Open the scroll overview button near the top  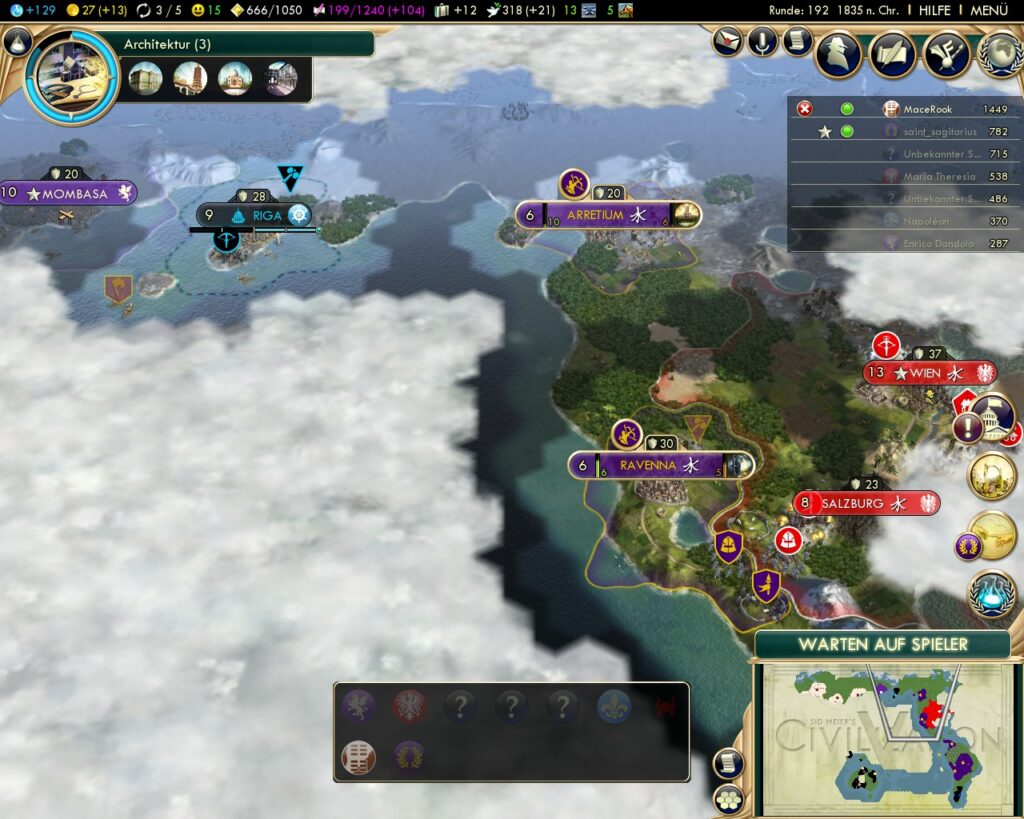[797, 42]
